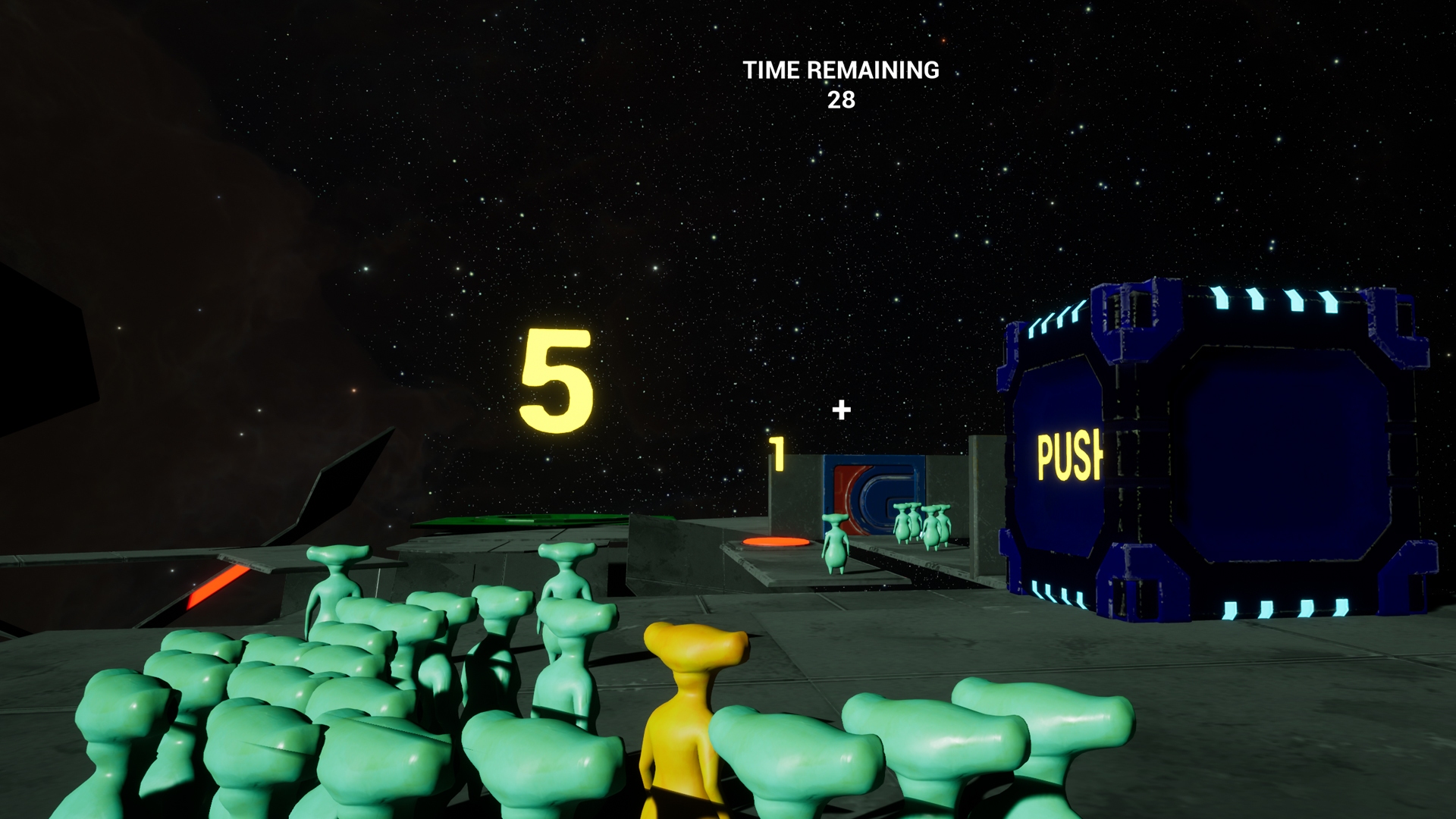
Task: Click the TIME REMAINING header text
Action: tap(842, 71)
